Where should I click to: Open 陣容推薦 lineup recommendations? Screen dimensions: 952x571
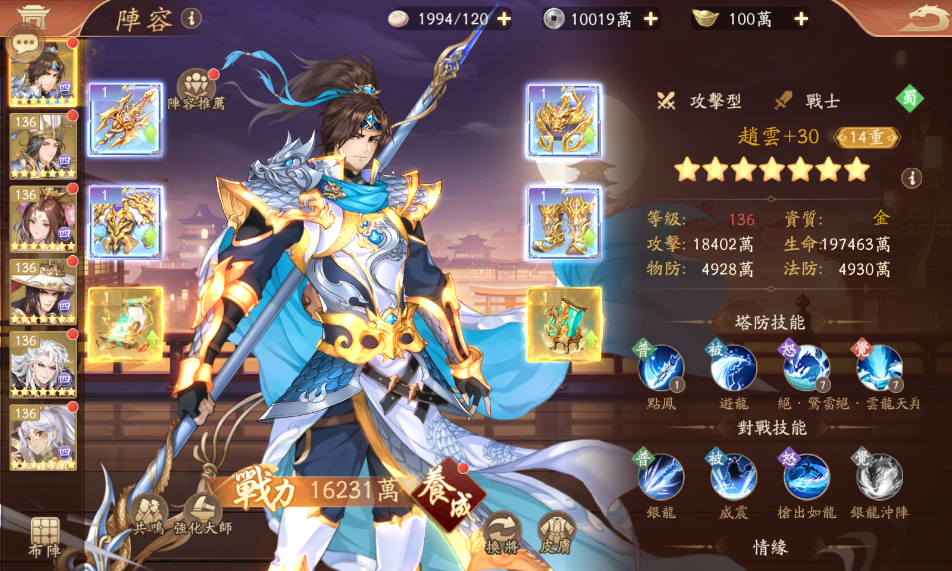pyautogui.click(x=197, y=86)
